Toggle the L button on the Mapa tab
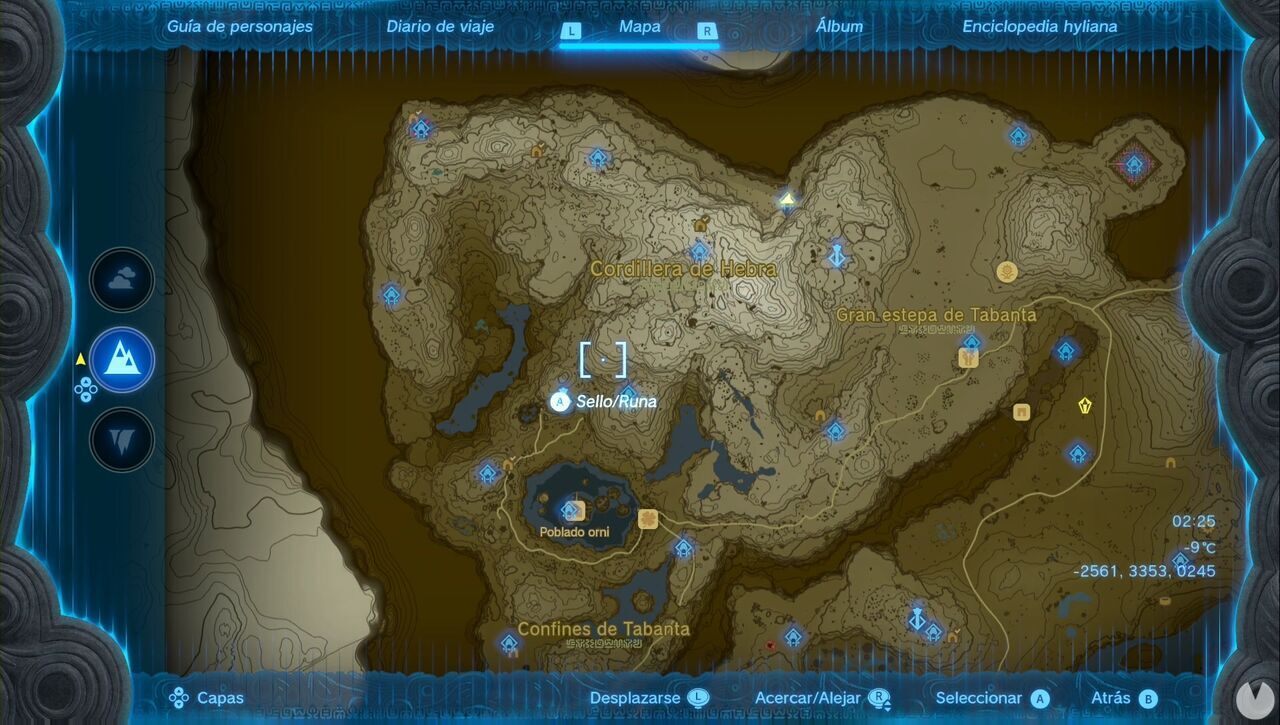This screenshot has height=725, width=1280. coord(570,31)
